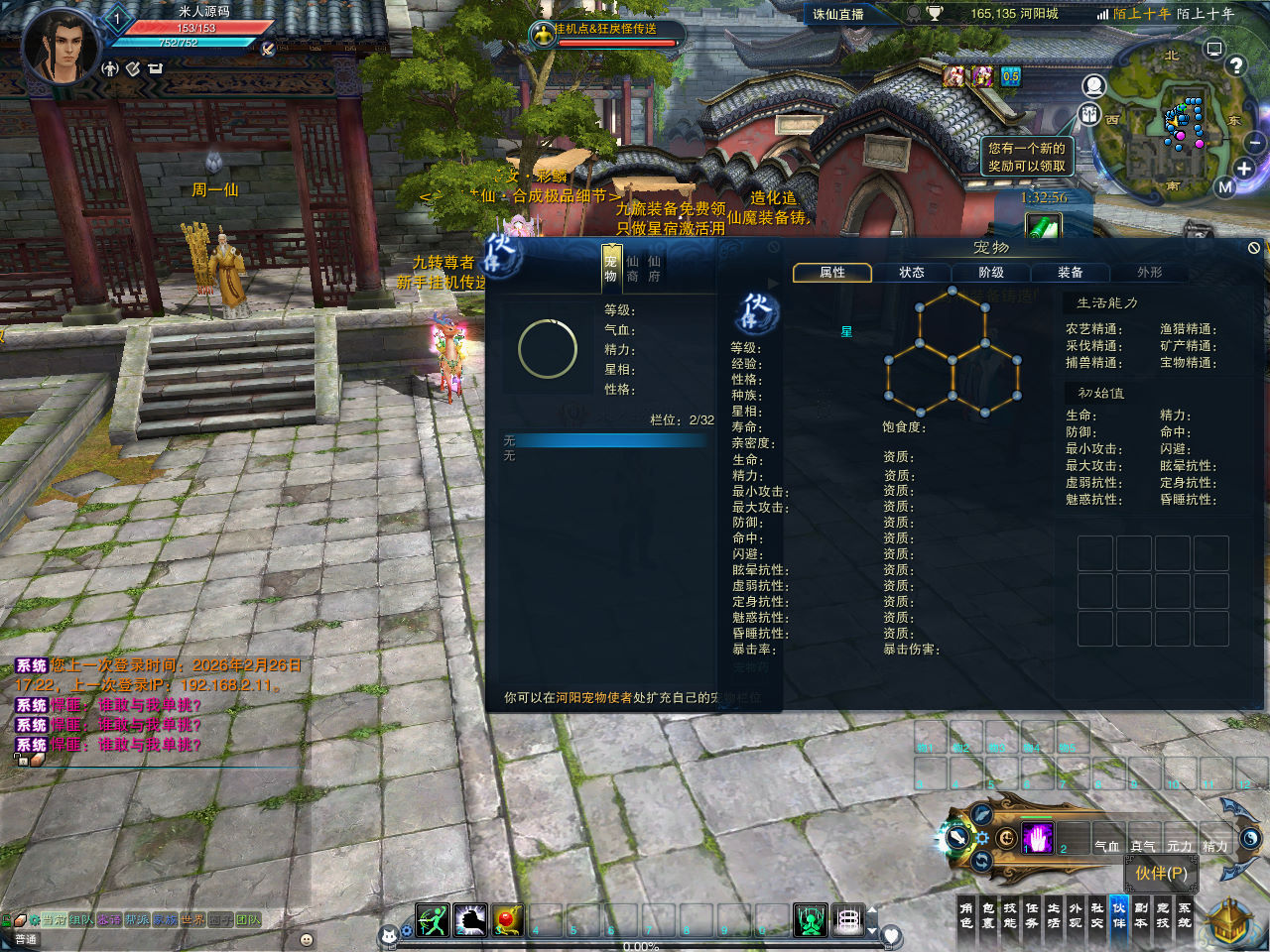Click the green scroll reward icon
The height and width of the screenshot is (952, 1270).
1042,227
